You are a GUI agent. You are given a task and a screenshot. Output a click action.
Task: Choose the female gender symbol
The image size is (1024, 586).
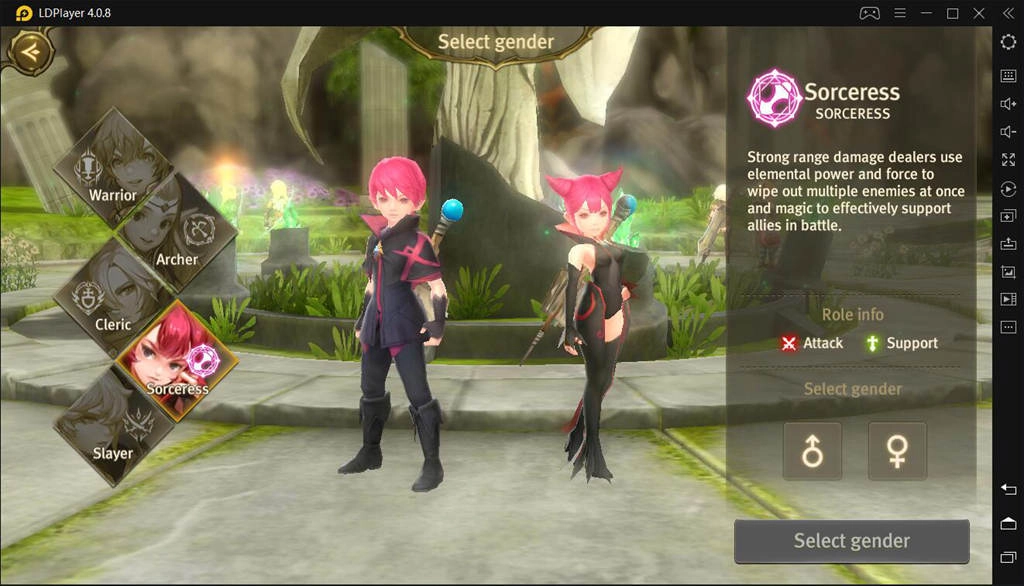click(x=897, y=451)
